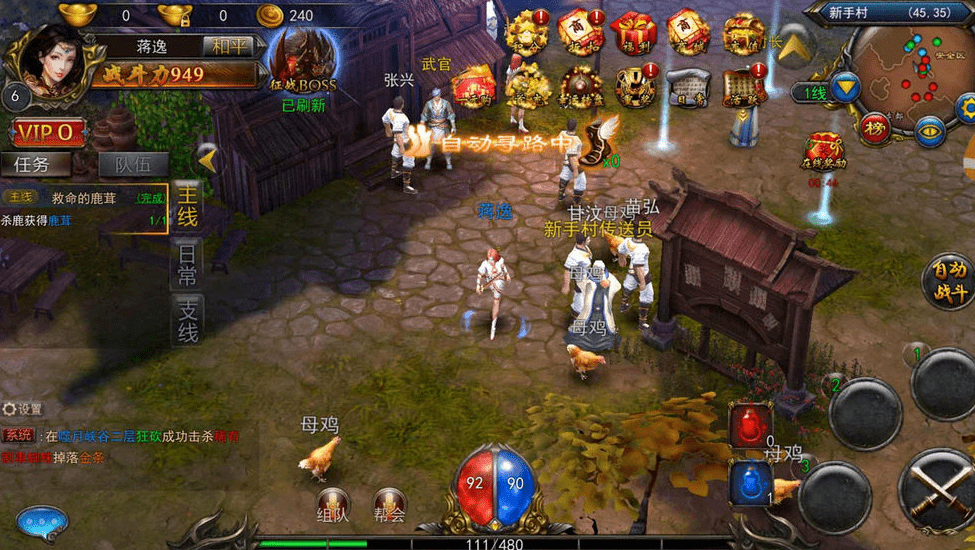This screenshot has width=975, height=550.
Task: Open the 组队 team menu
Action: click(x=333, y=504)
